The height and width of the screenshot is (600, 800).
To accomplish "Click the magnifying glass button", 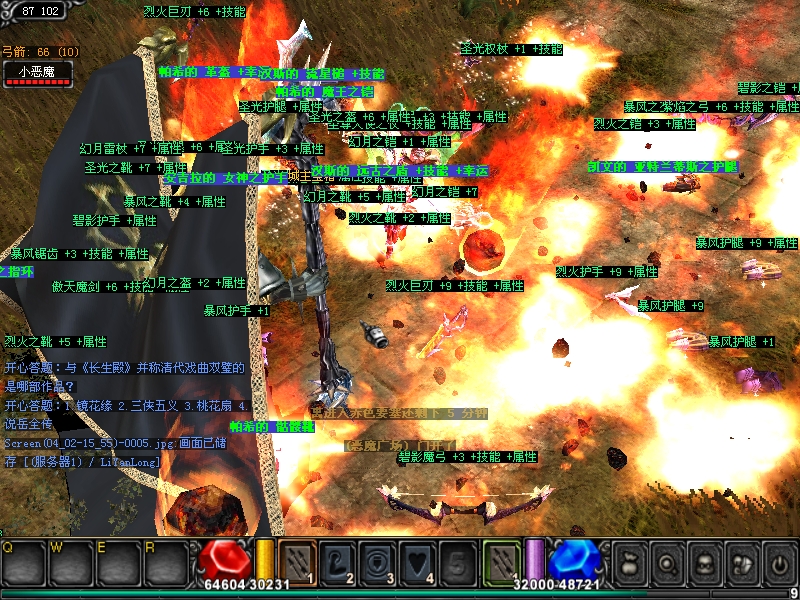I will 669,564.
